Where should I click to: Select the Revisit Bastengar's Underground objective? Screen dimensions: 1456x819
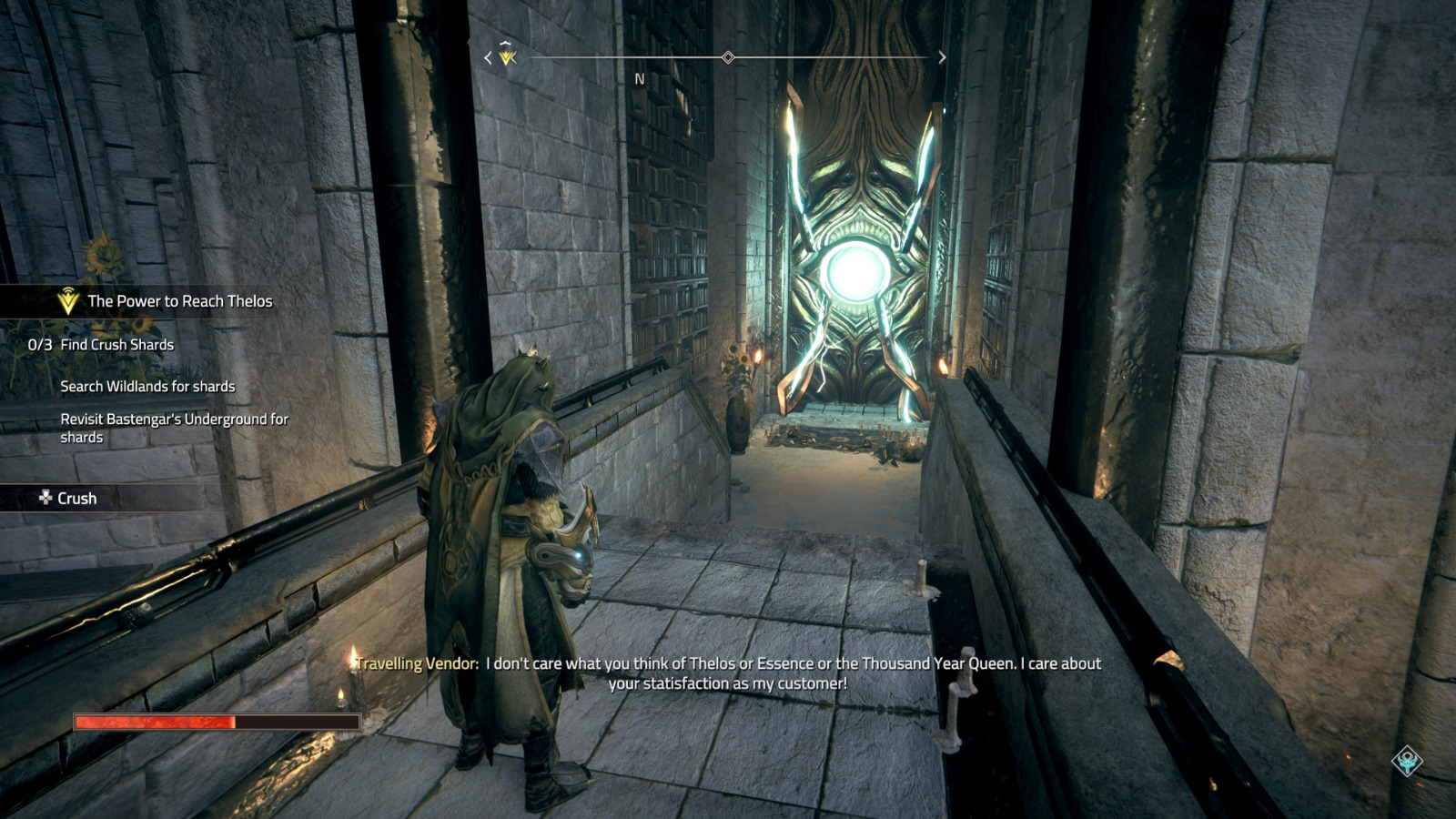(x=174, y=428)
